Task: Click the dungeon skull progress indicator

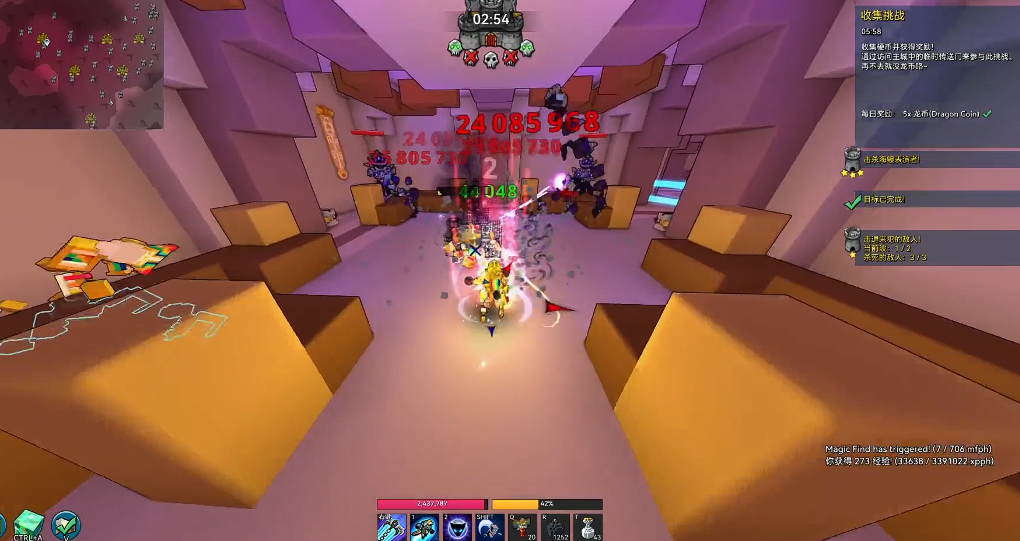Action: coord(490,59)
